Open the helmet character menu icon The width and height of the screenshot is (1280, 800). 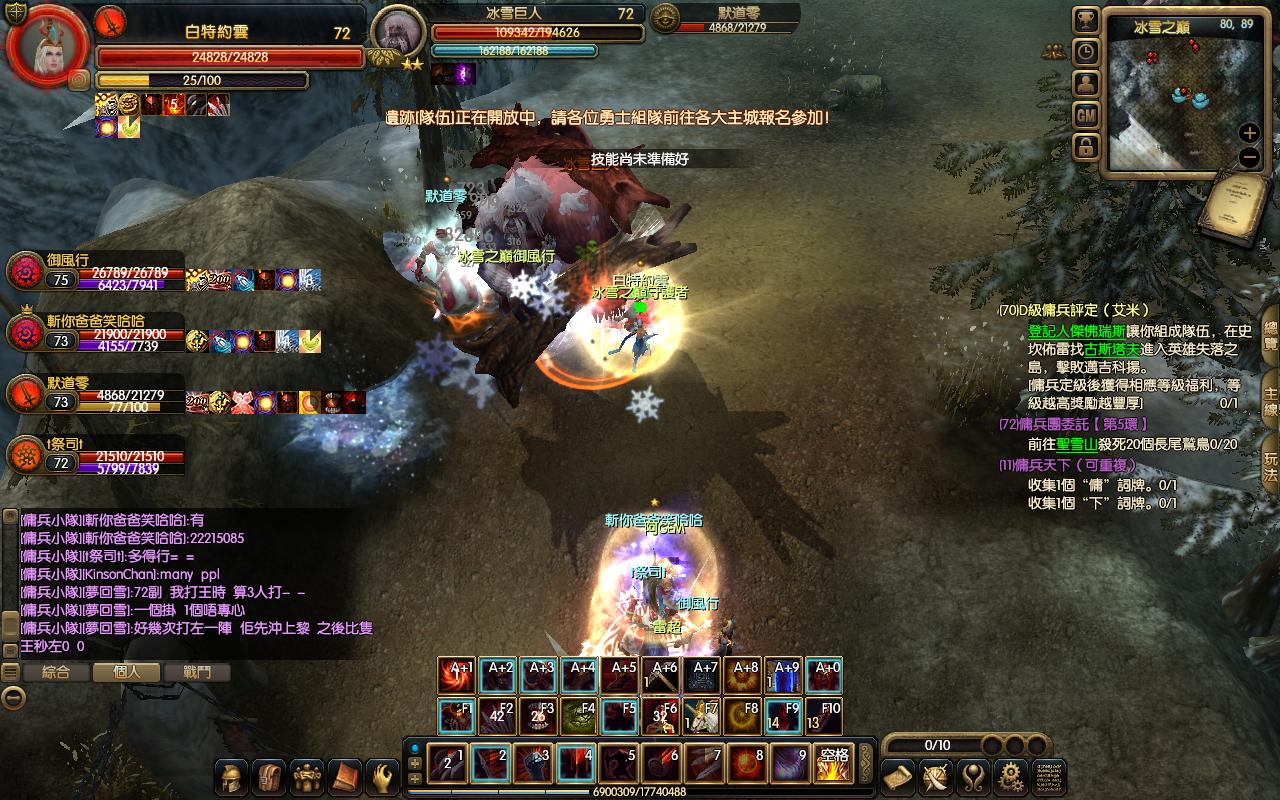click(233, 776)
